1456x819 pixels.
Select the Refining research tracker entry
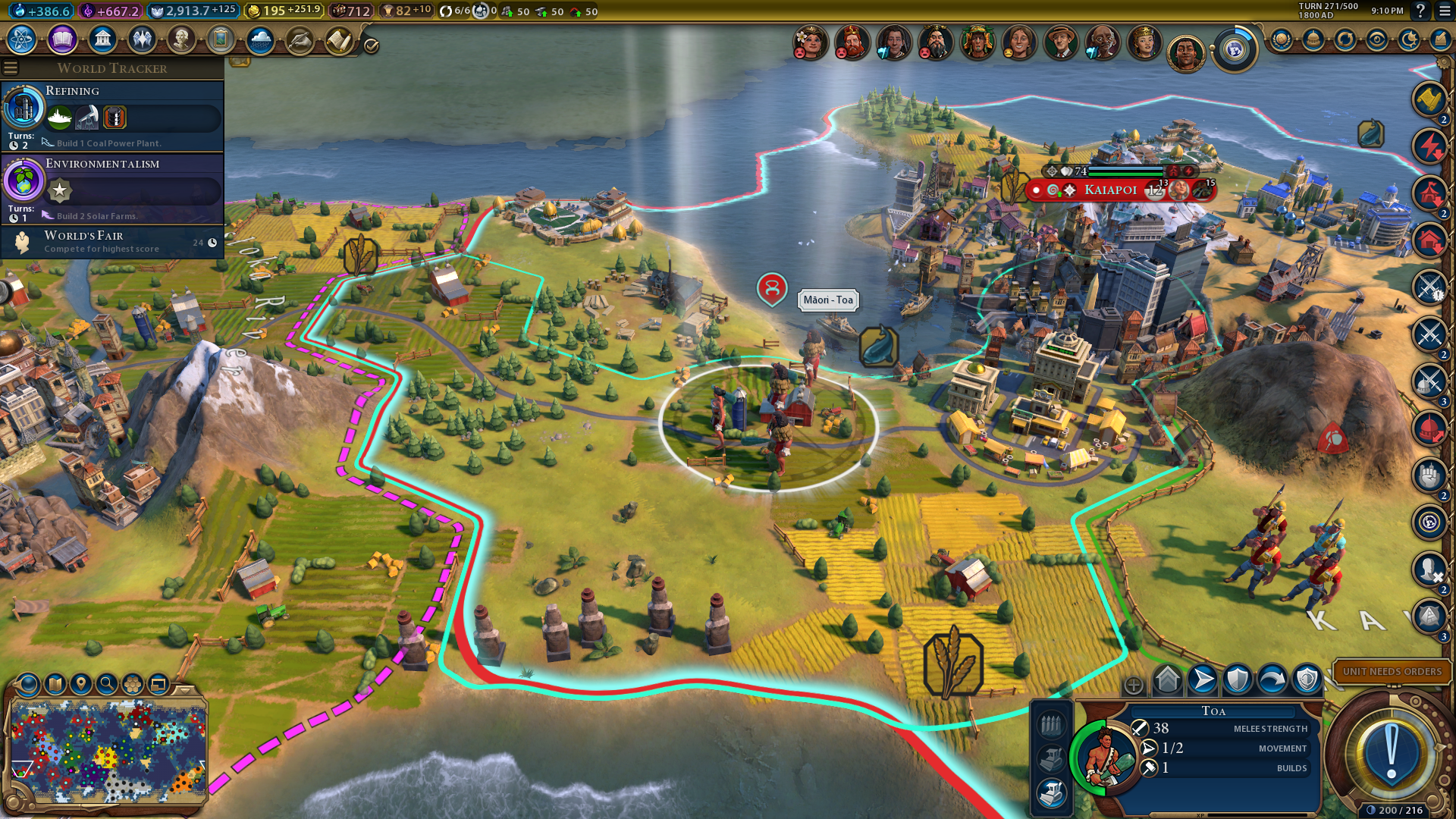pos(112,115)
